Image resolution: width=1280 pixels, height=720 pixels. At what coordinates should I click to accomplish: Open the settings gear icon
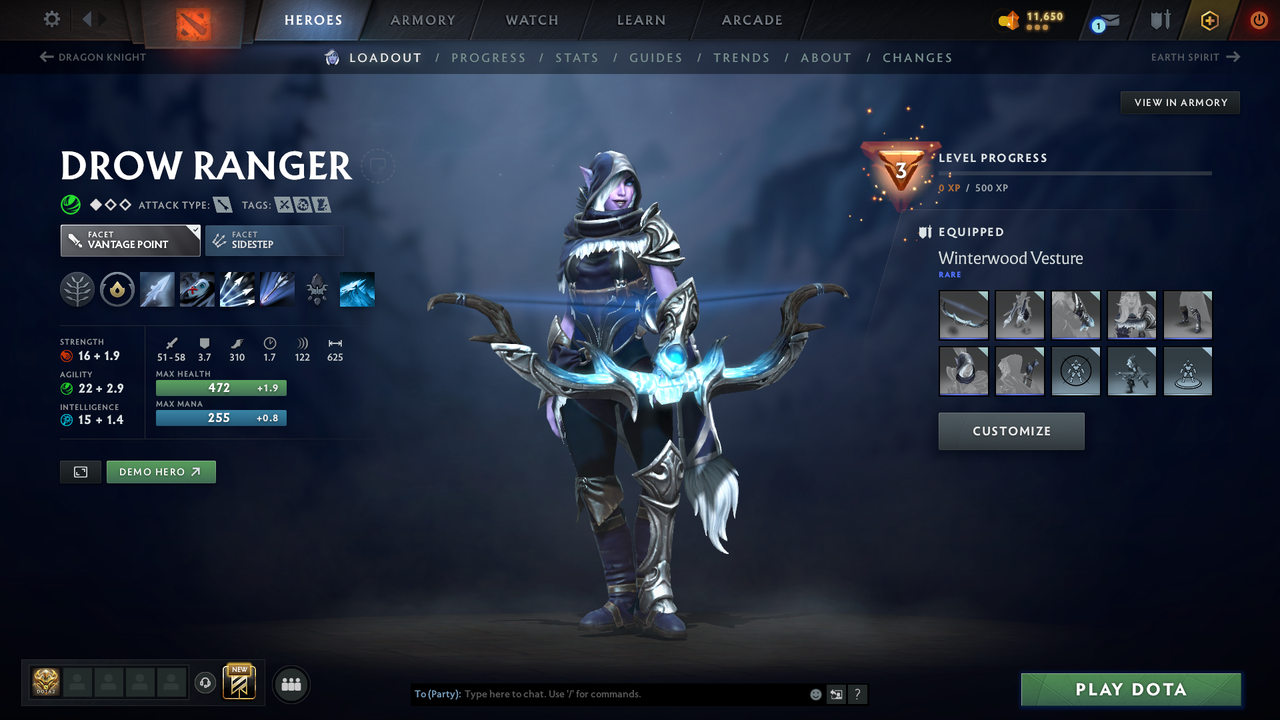coord(52,19)
